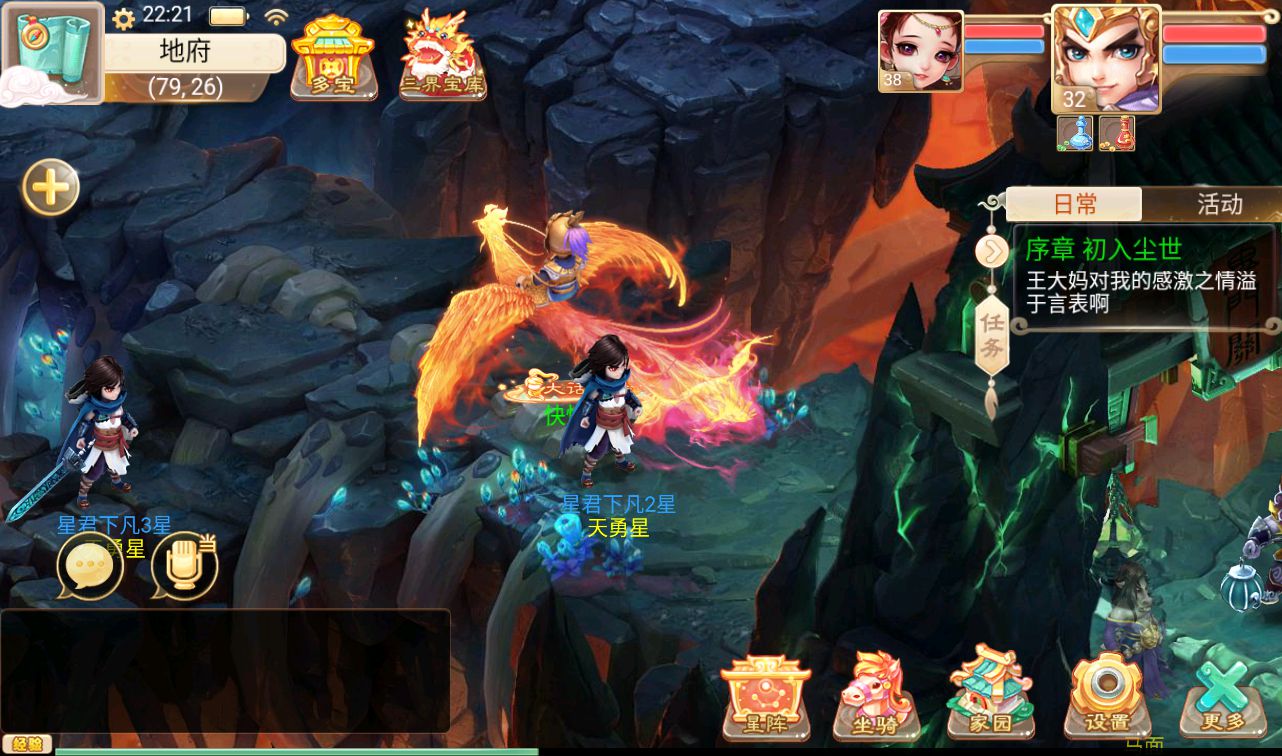Activate the voice microphone button

pyautogui.click(x=184, y=567)
